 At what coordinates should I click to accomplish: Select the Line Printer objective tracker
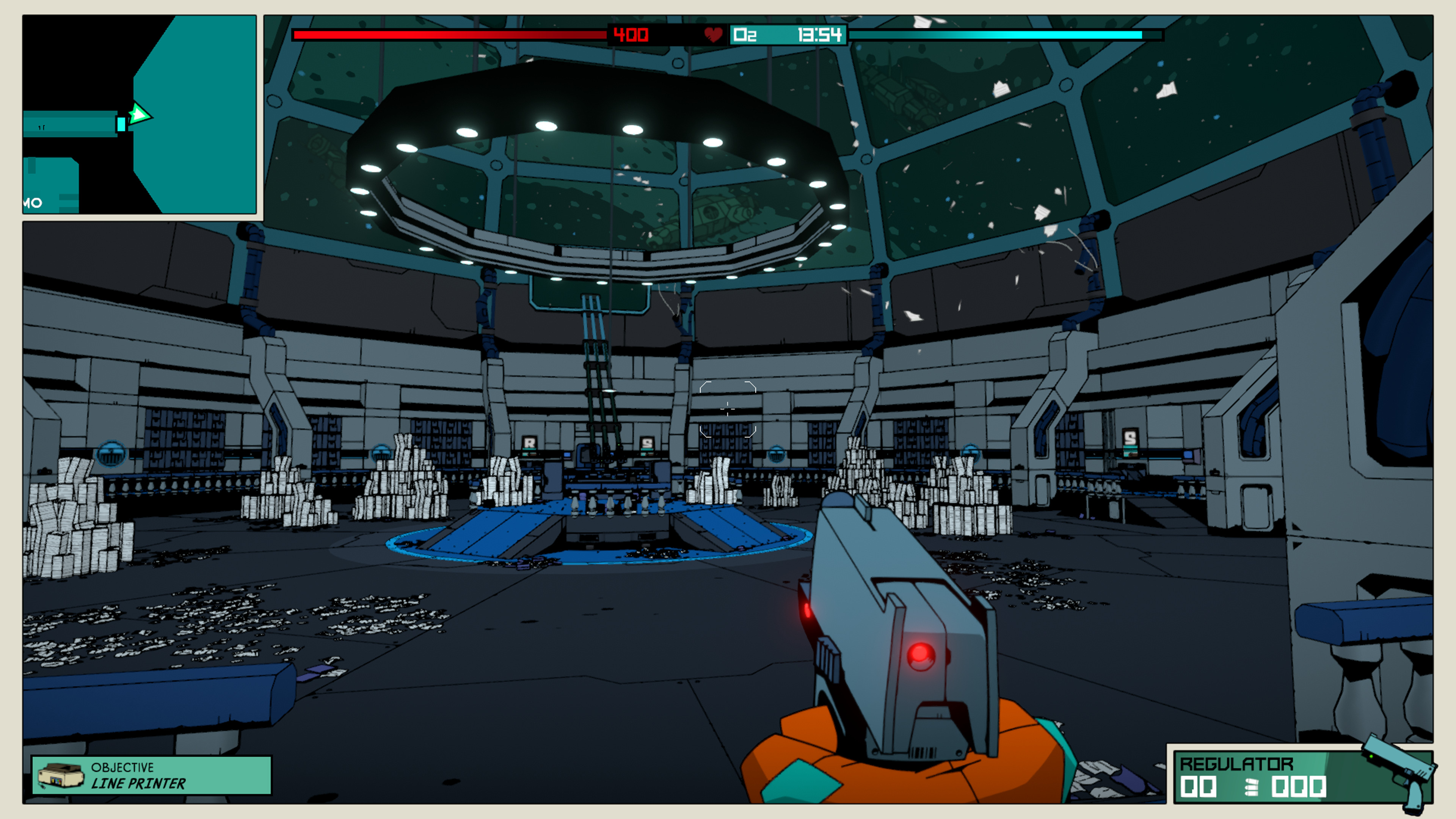[x=152, y=775]
